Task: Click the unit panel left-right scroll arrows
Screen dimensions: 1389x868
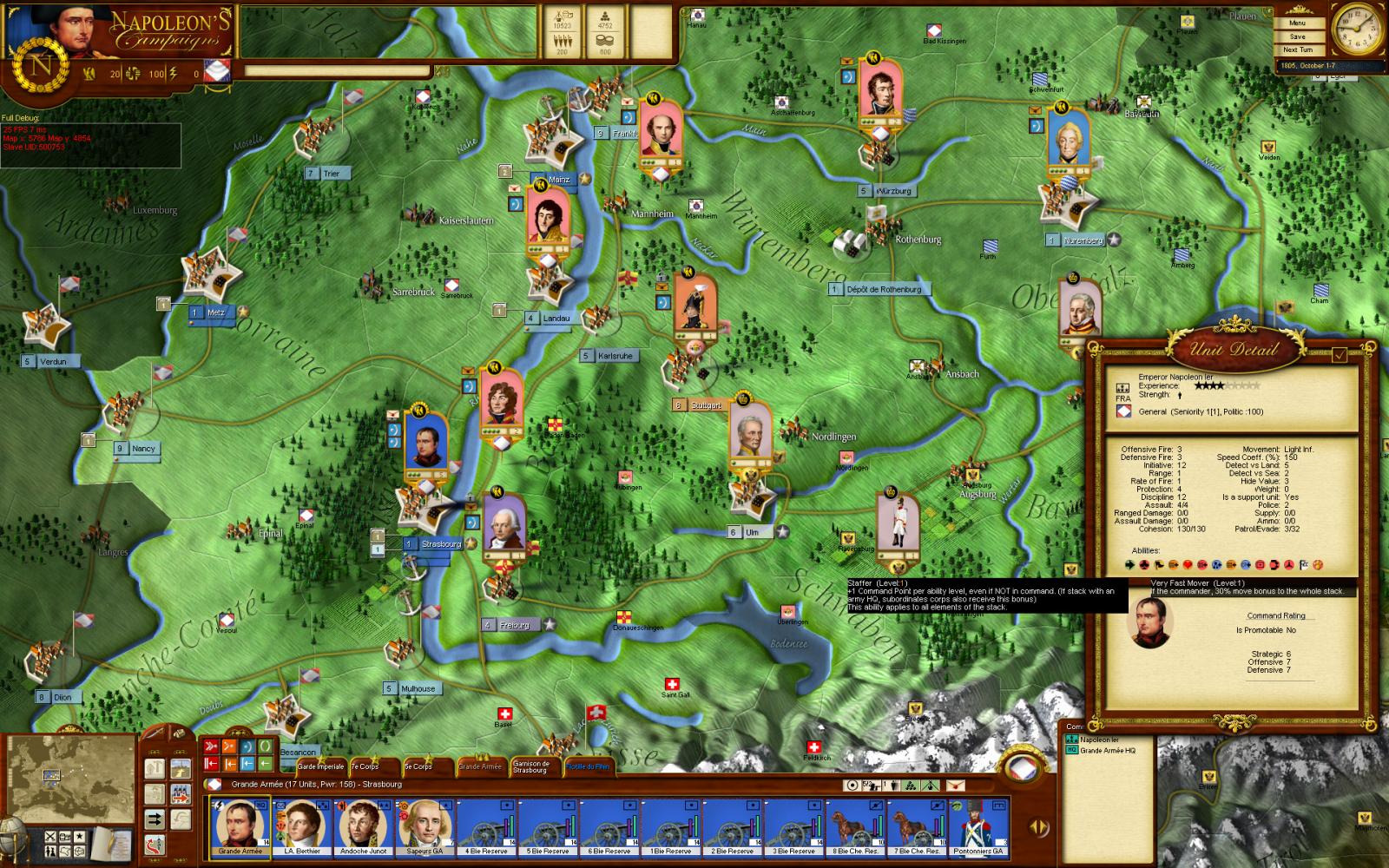Action: (1038, 826)
